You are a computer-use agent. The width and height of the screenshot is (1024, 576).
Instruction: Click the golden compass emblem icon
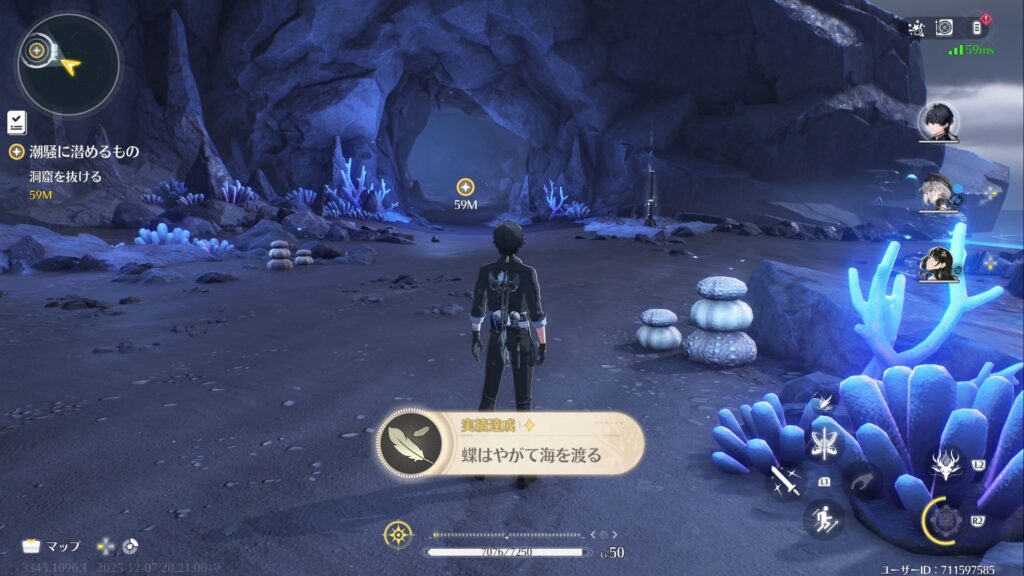(398, 534)
